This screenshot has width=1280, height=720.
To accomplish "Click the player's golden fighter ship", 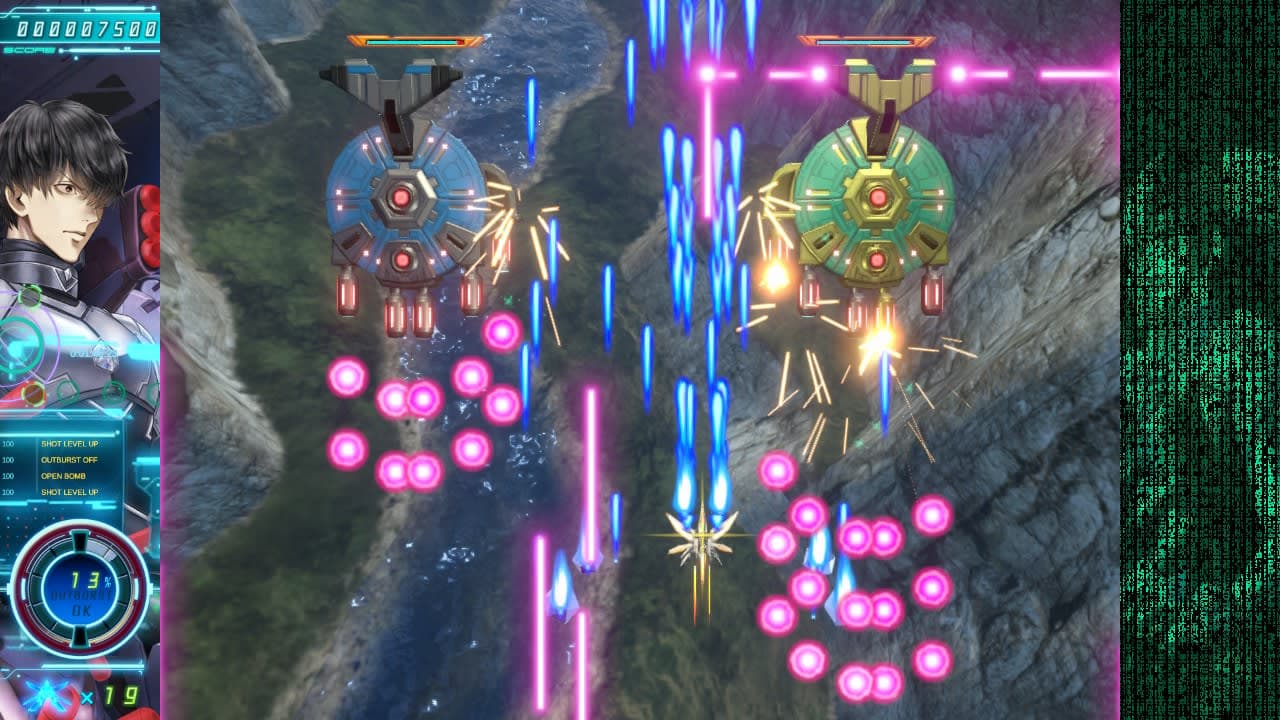I will 701,540.
